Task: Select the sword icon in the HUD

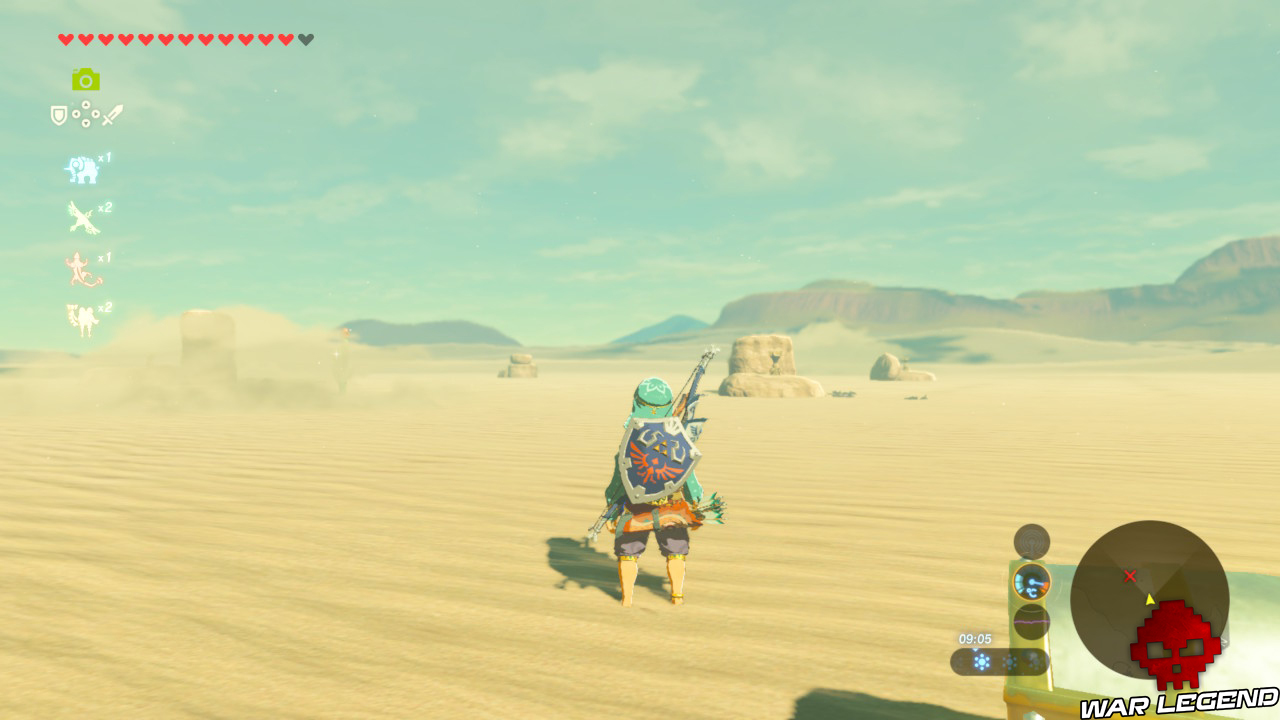Action: [x=114, y=114]
